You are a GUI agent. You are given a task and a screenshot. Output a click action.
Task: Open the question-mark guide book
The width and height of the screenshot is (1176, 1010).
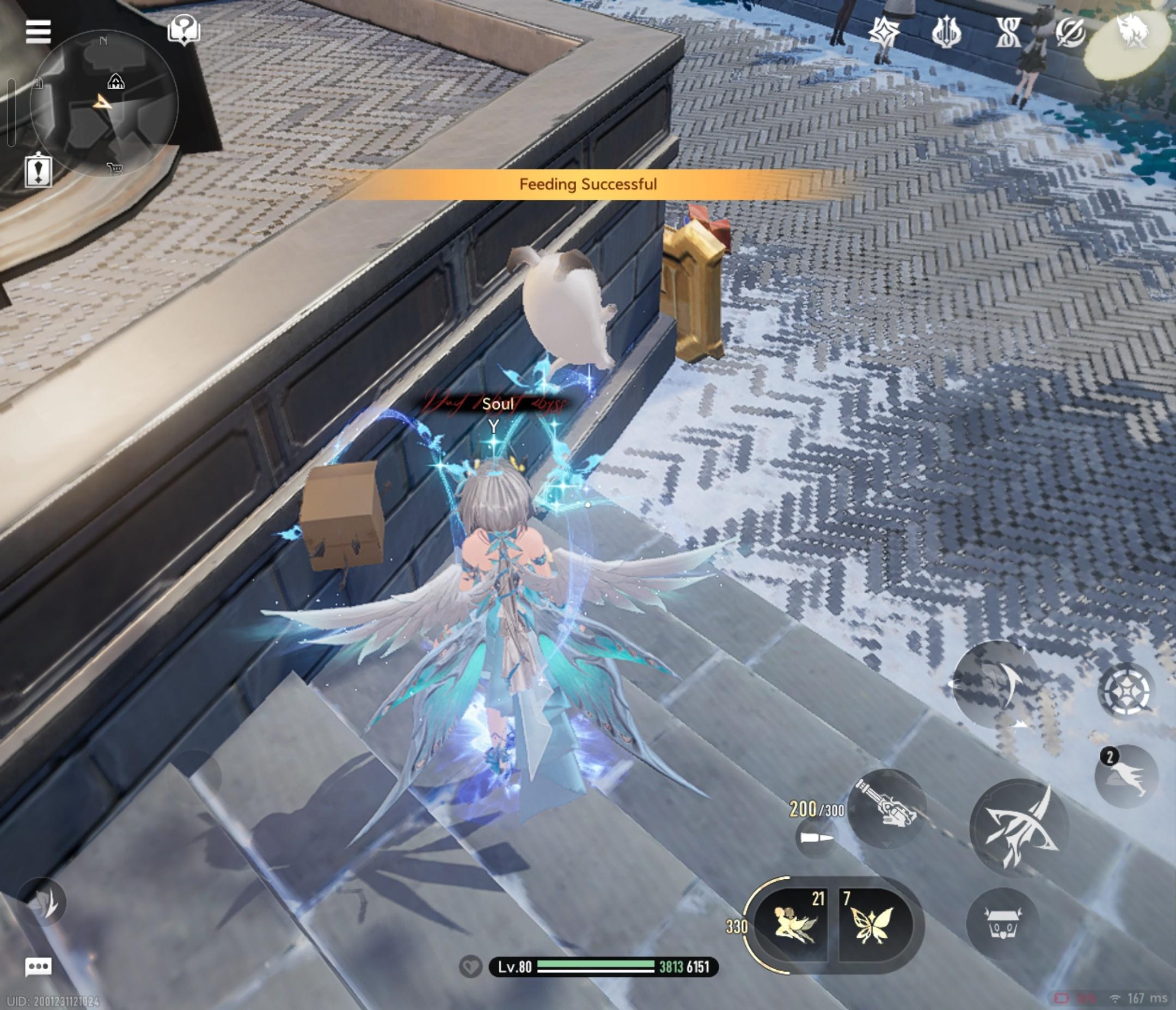(183, 29)
